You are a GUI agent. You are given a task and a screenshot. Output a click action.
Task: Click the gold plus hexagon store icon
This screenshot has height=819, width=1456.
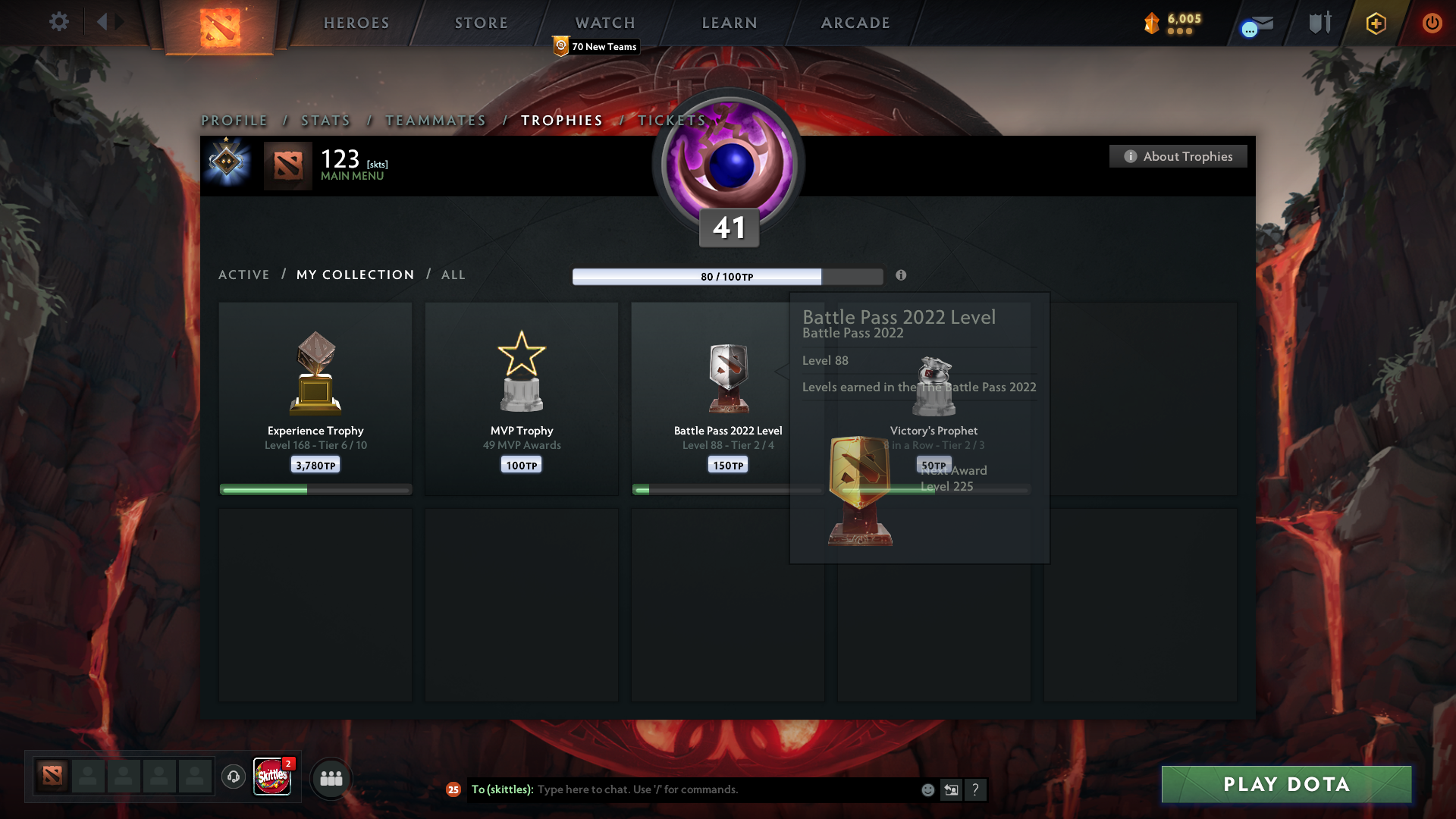pyautogui.click(x=1375, y=23)
